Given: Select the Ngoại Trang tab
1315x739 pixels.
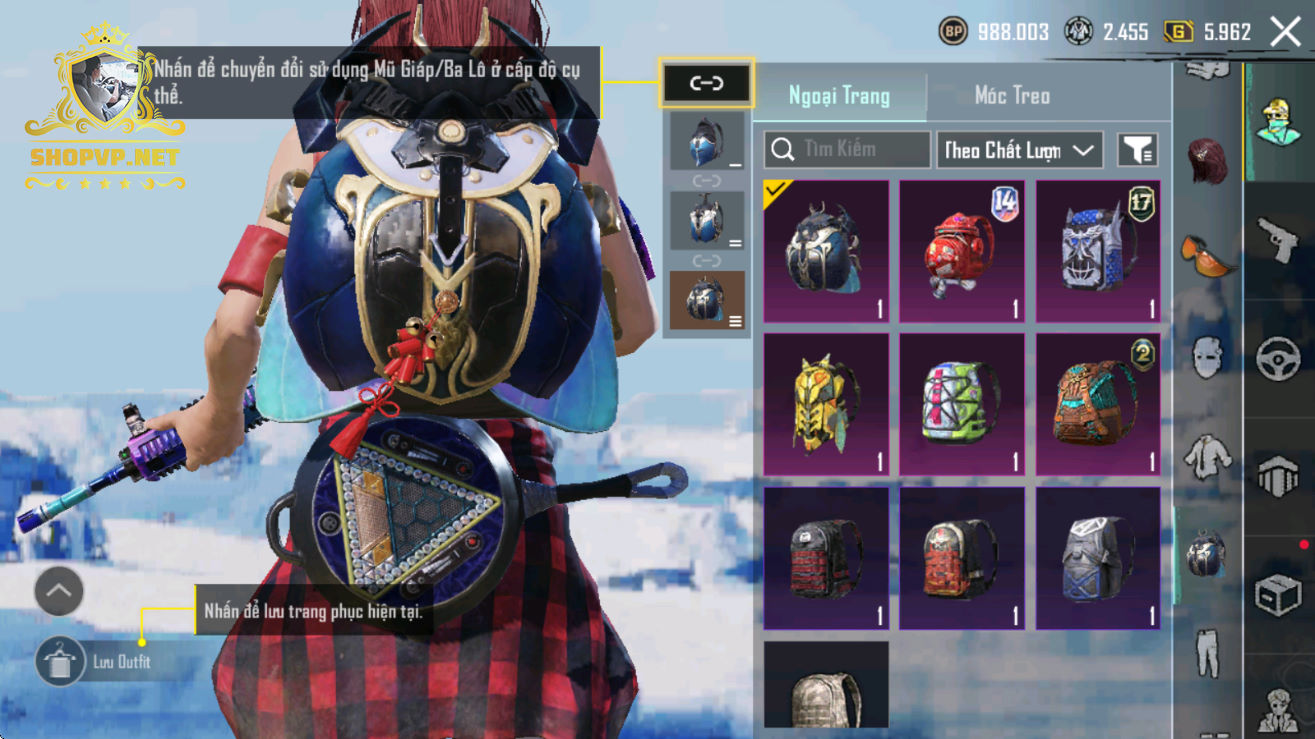Looking at the screenshot, I should pyautogui.click(x=839, y=96).
